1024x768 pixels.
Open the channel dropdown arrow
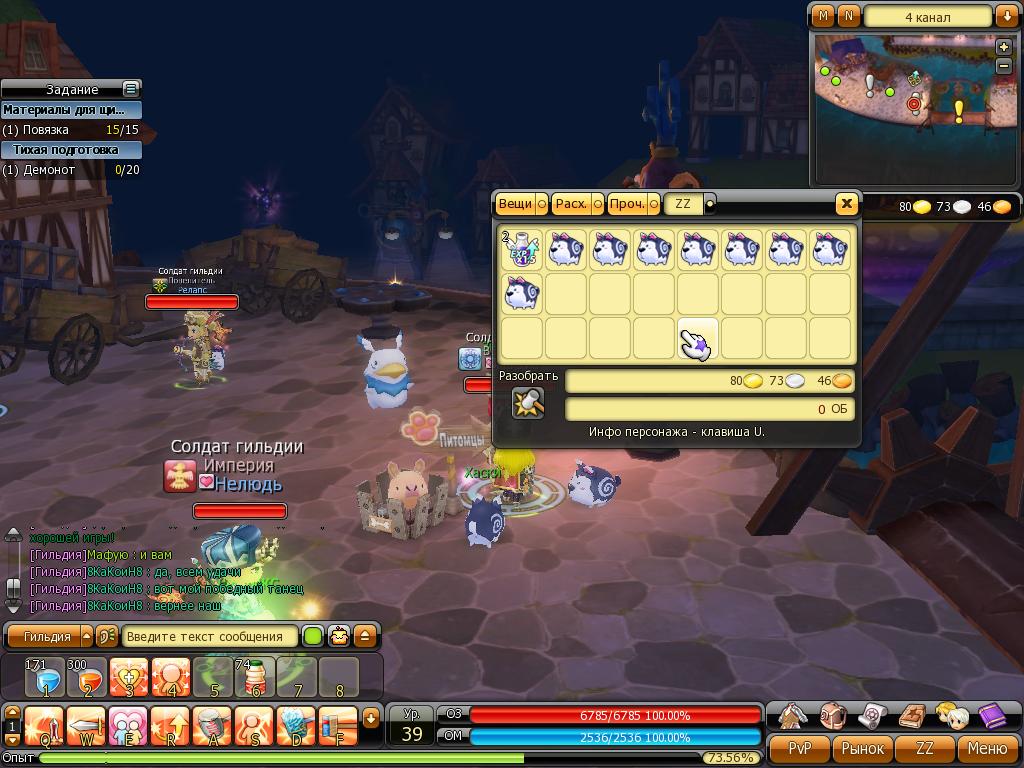point(1006,16)
